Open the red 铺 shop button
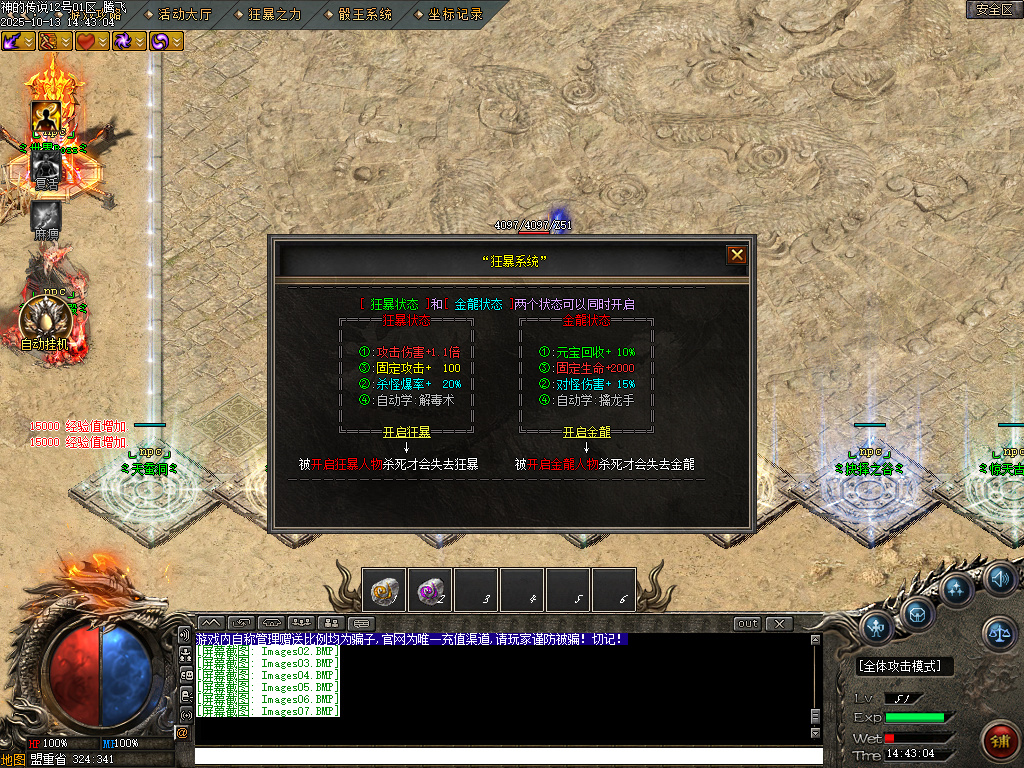 (999, 741)
